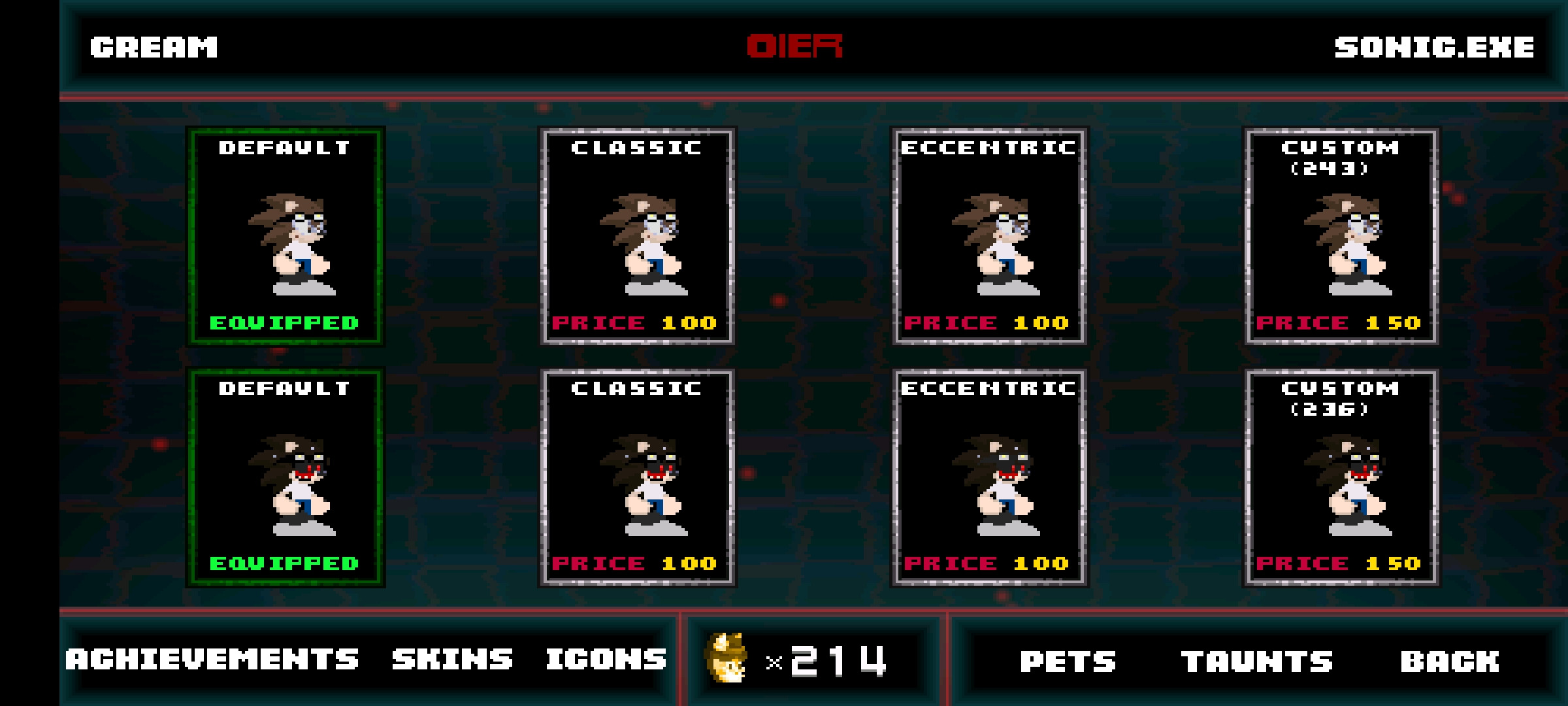Open the PETS section
1568x706 pixels.
pos(1066,660)
